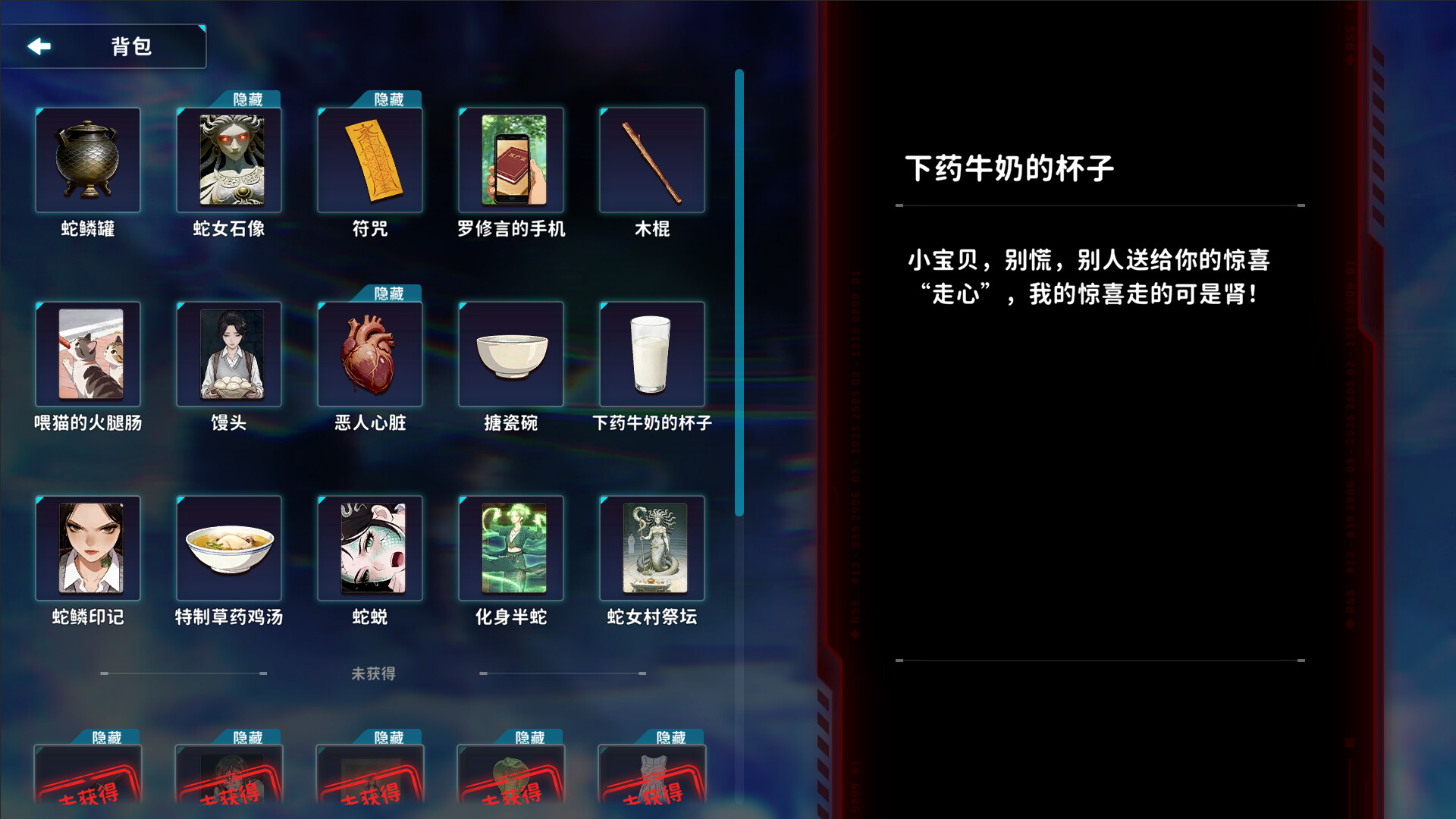Image resolution: width=1456 pixels, height=819 pixels.
Task: Open the 符咒 talisman item
Action: (369, 159)
